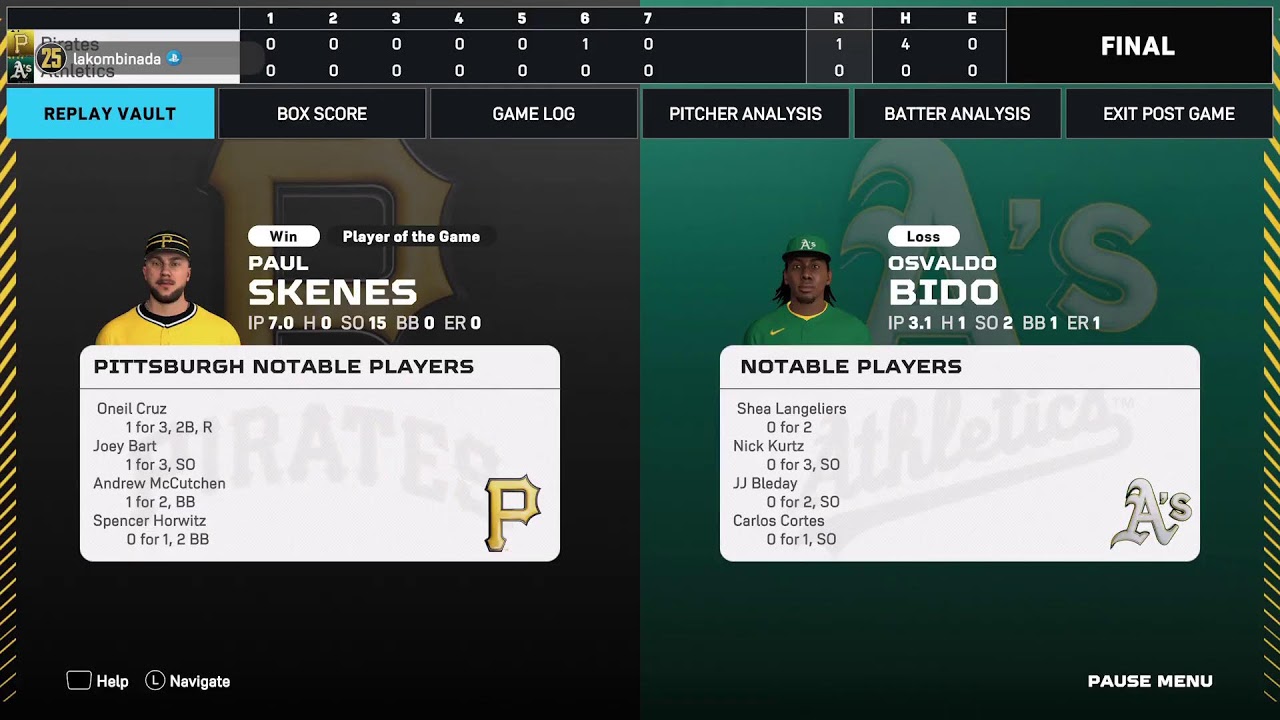This screenshot has height=720, width=1280.
Task: Click the lakombinada player profile overlay
Action: (x=116, y=59)
